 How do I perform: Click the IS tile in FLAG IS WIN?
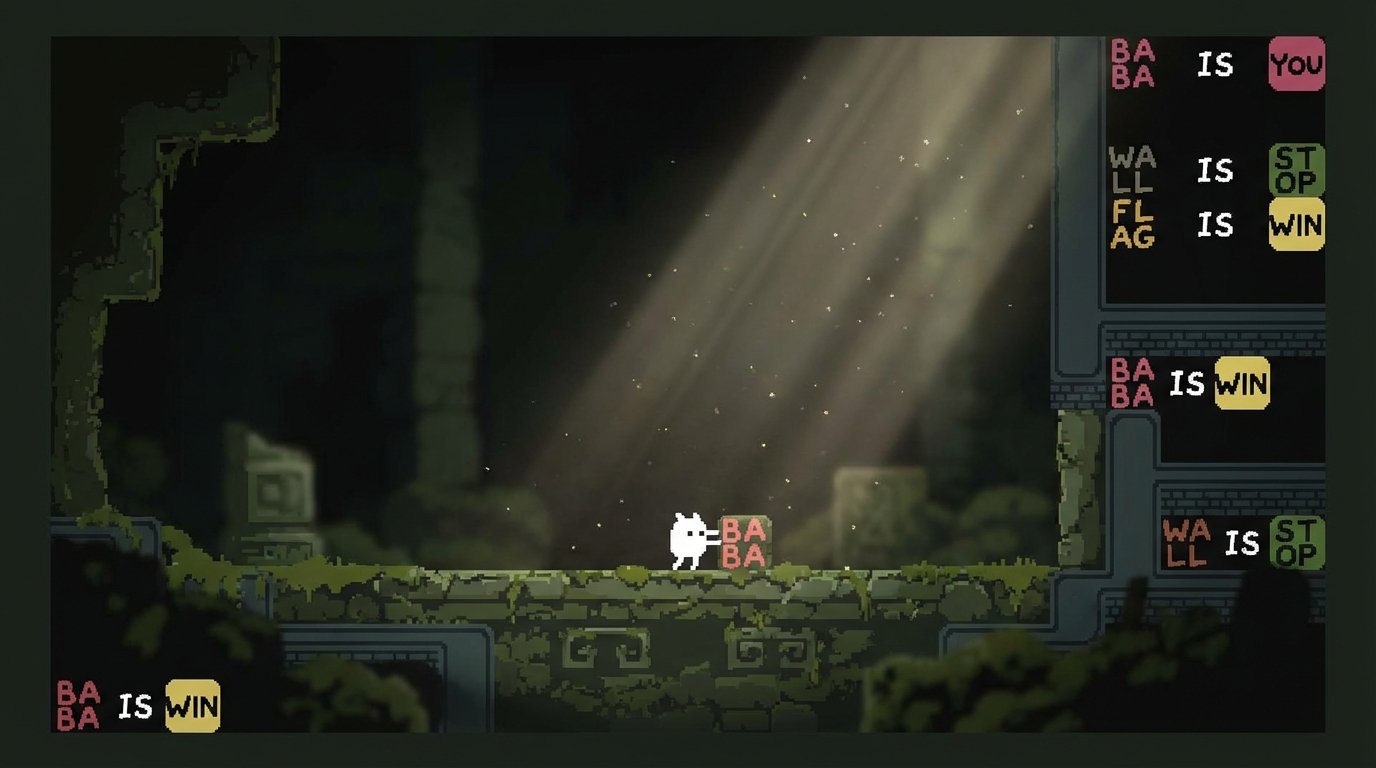1215,226
